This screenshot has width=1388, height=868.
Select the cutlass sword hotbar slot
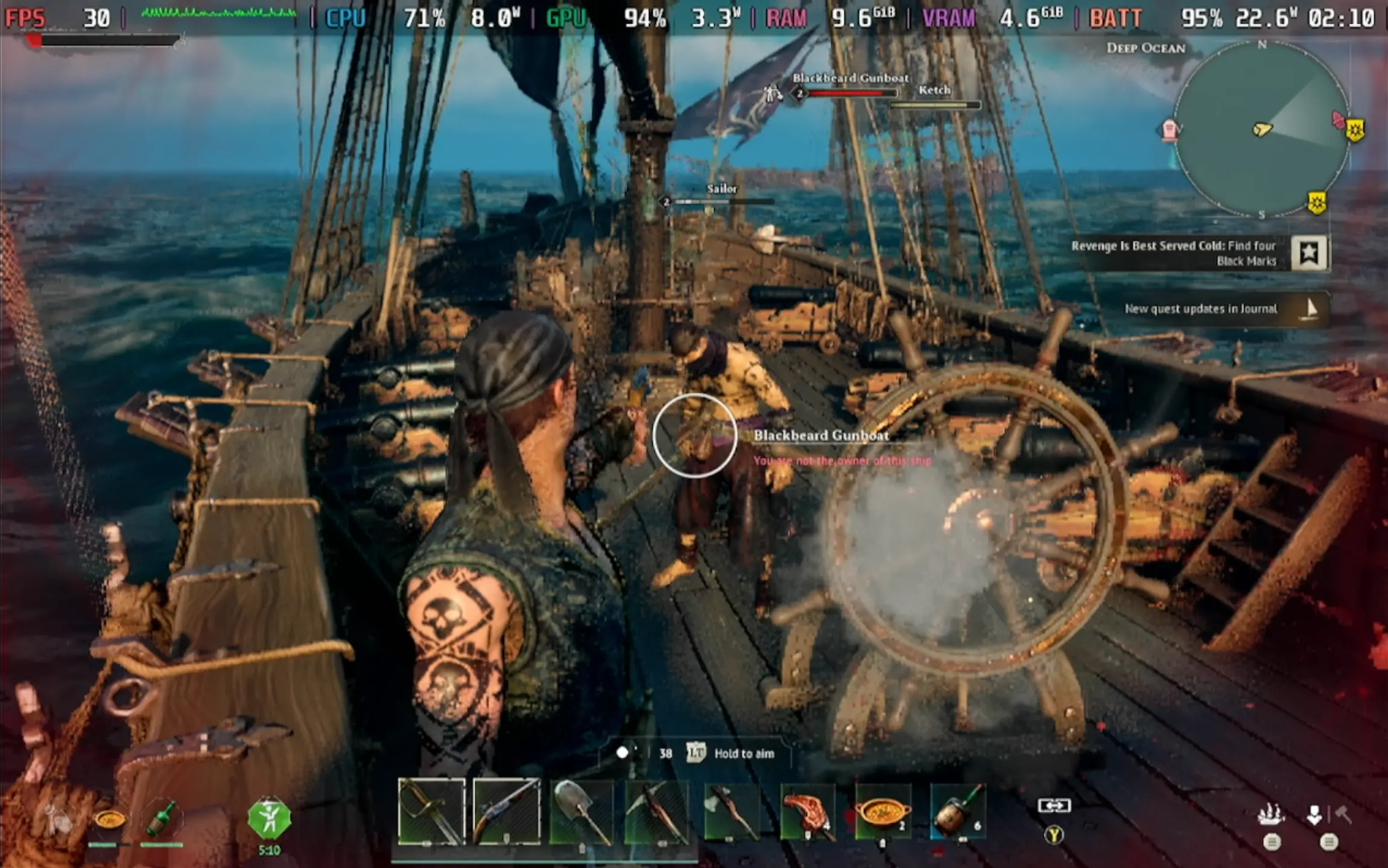(431, 811)
